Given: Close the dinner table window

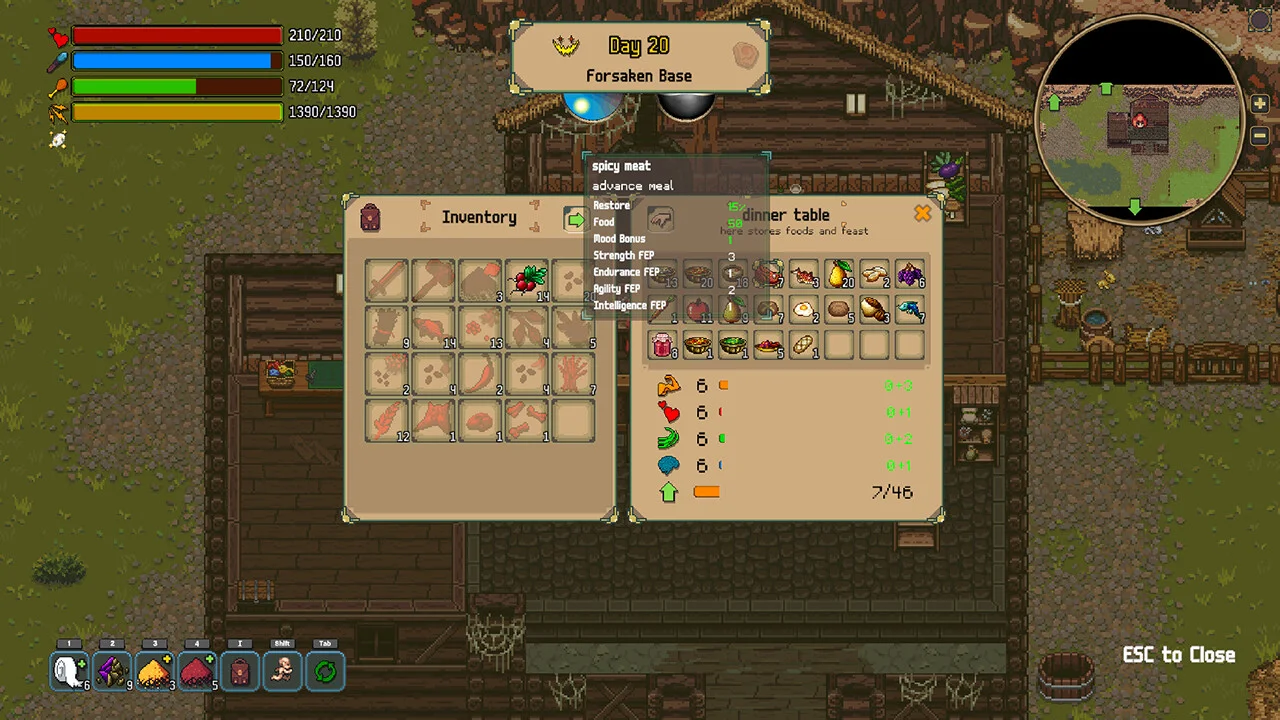Looking at the screenshot, I should click(x=922, y=213).
